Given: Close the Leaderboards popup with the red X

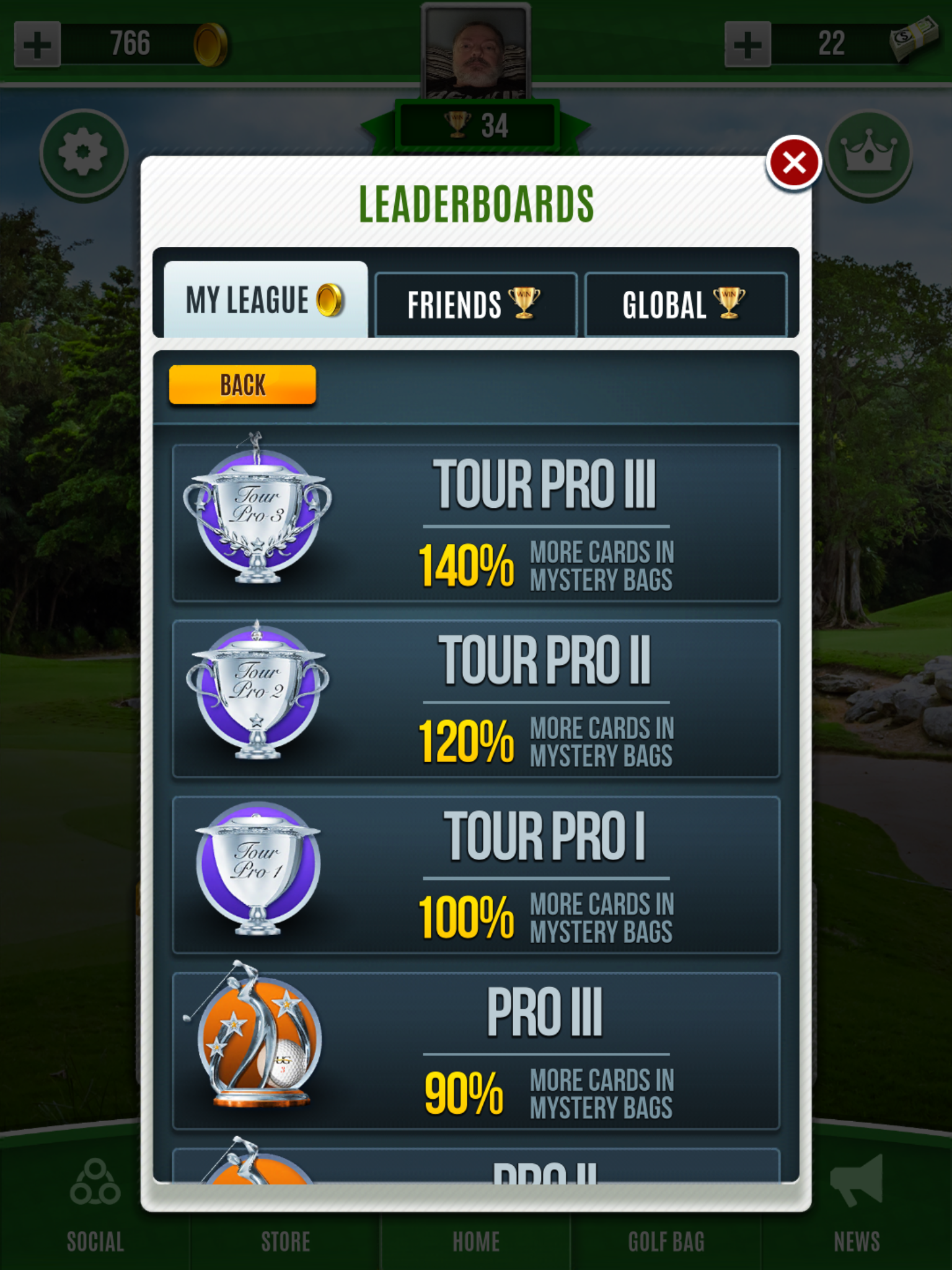Looking at the screenshot, I should pos(793,163).
